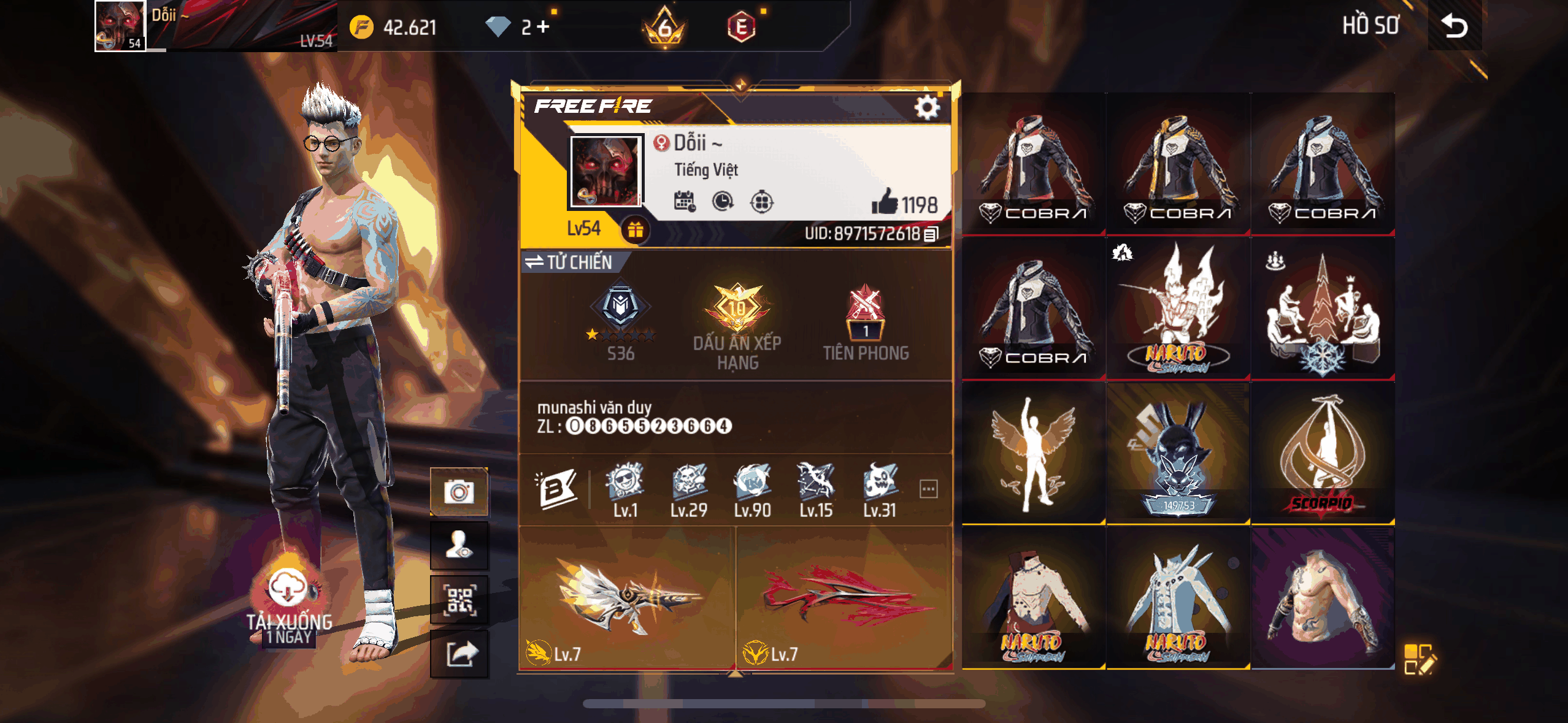
Task: Open the character view silhouette button
Action: coord(459,546)
